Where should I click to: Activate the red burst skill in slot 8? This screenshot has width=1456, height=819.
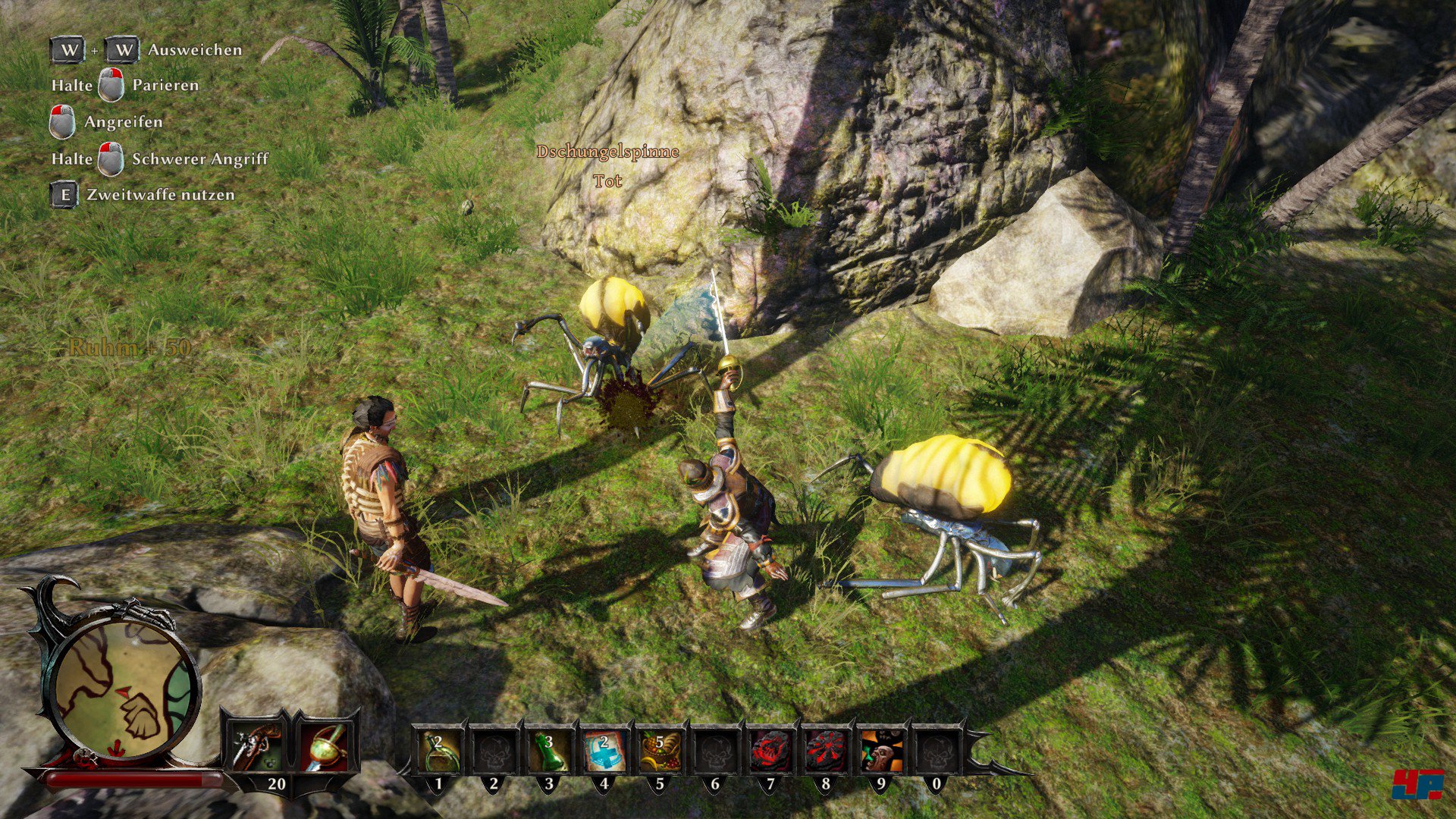tap(826, 751)
